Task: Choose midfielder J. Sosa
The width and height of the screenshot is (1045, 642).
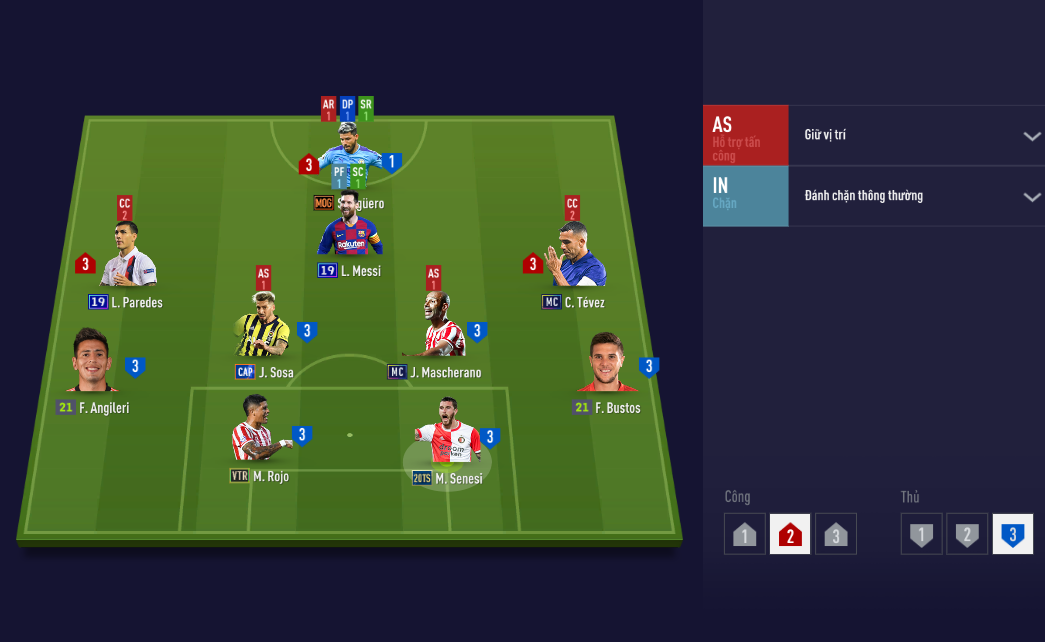Action: (263, 328)
